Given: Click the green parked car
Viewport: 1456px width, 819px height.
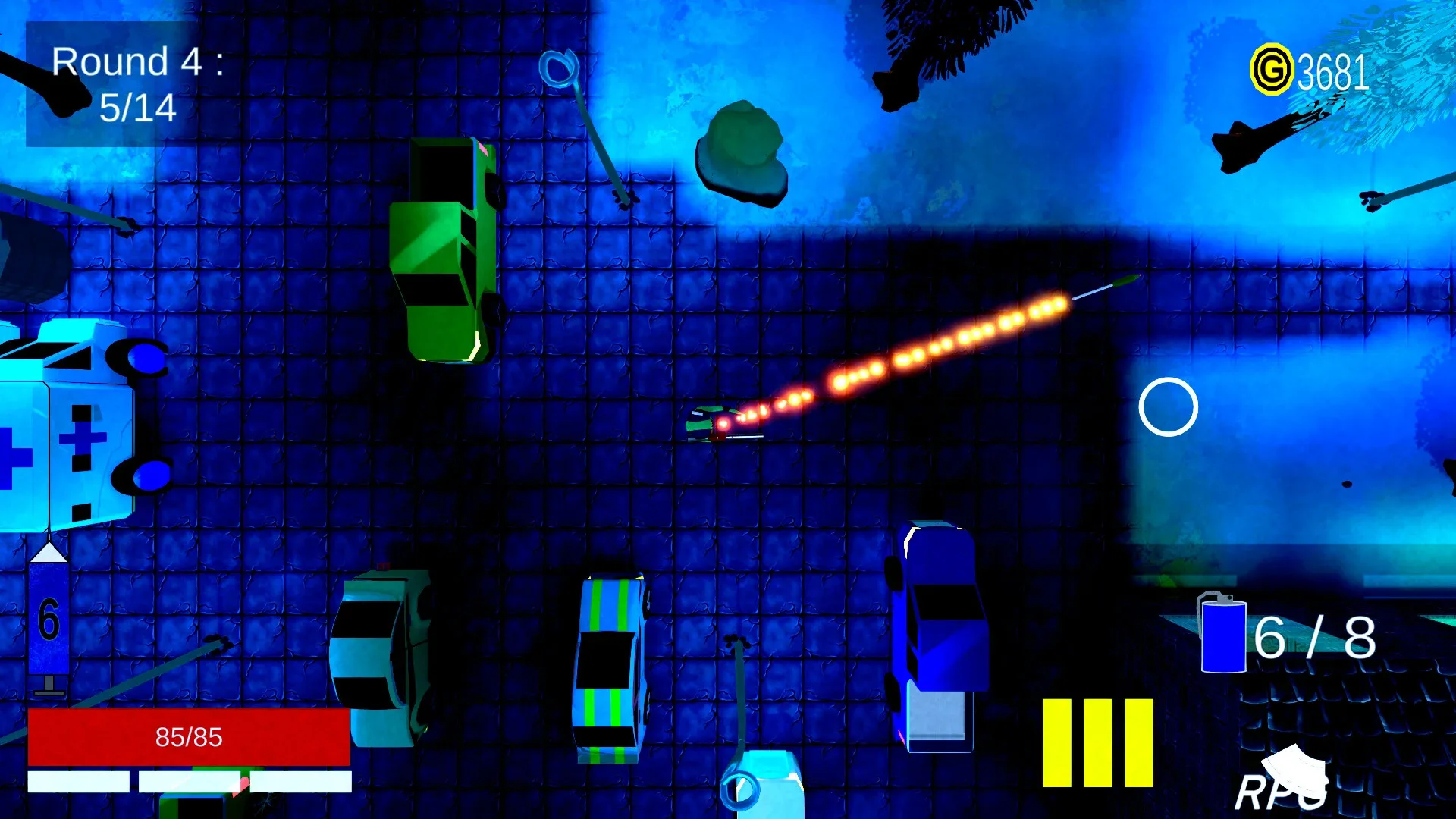Looking at the screenshot, I should tap(446, 250).
